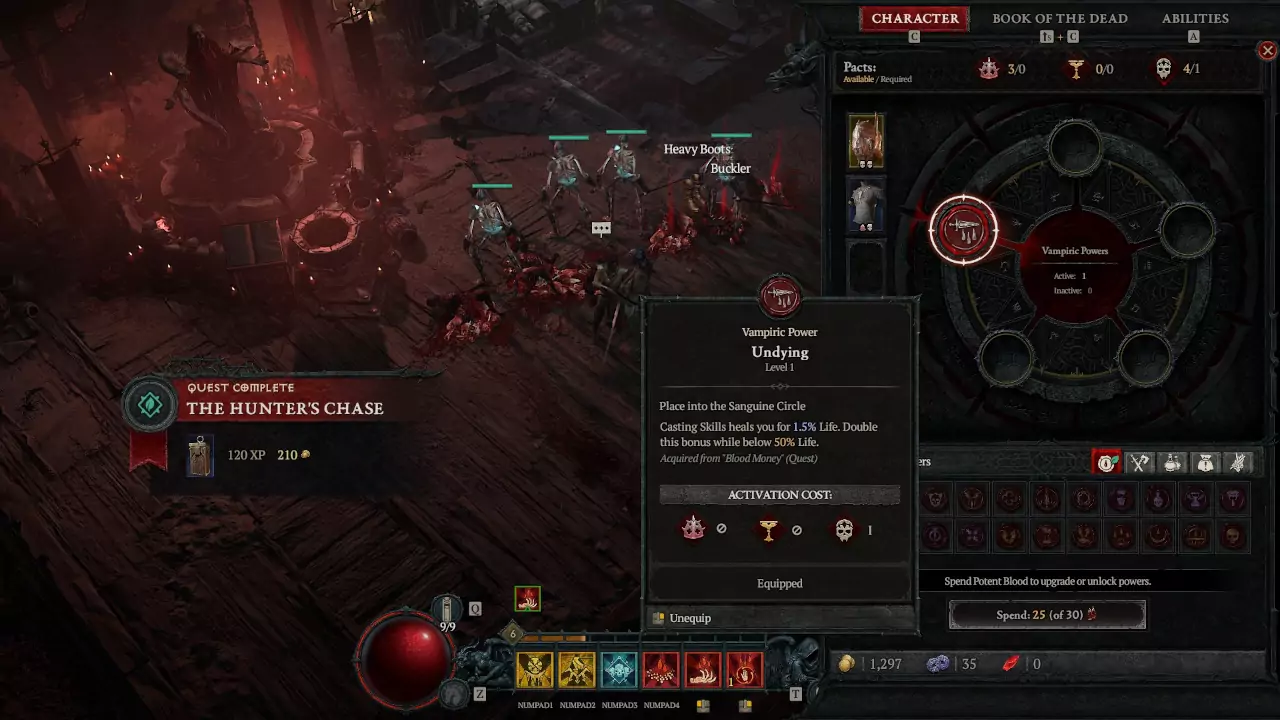The height and width of the screenshot is (720, 1280).
Task: Activate the blue skull skill on the hotbar
Action: coord(619,670)
